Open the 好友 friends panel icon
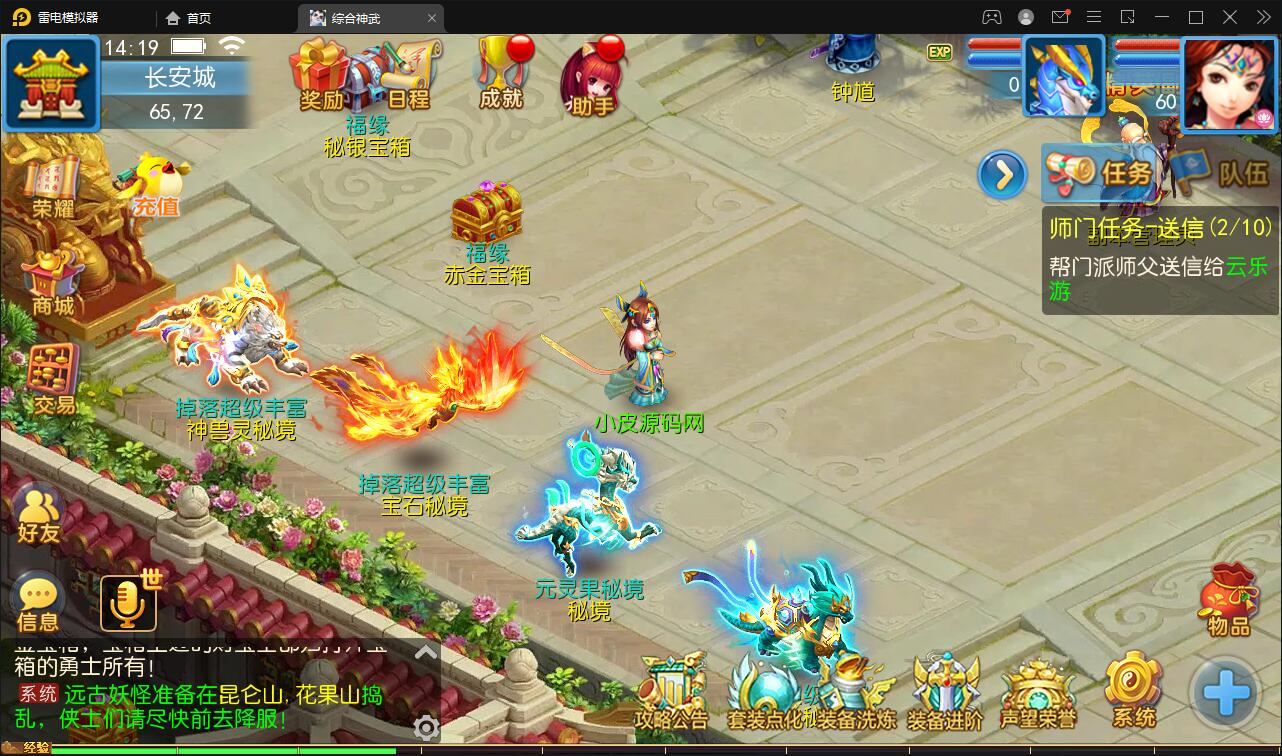 (38, 510)
